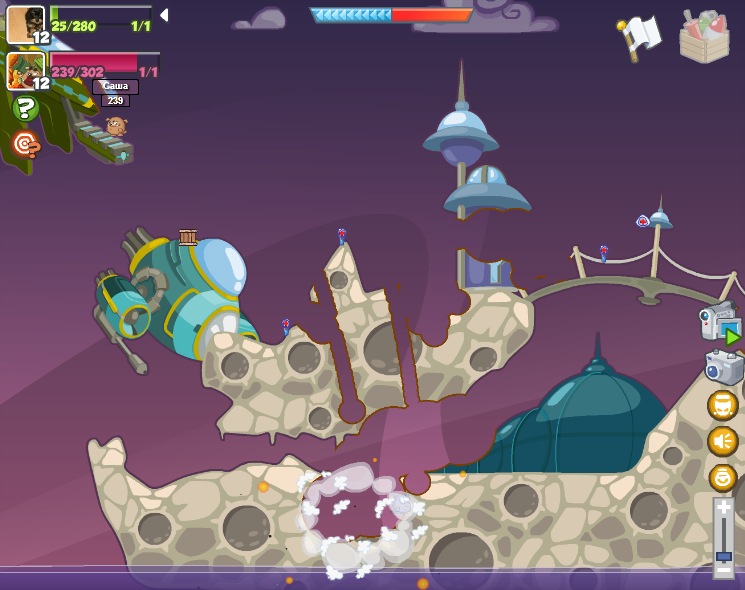Click the bottom round orange button below the speaker

coord(722,477)
